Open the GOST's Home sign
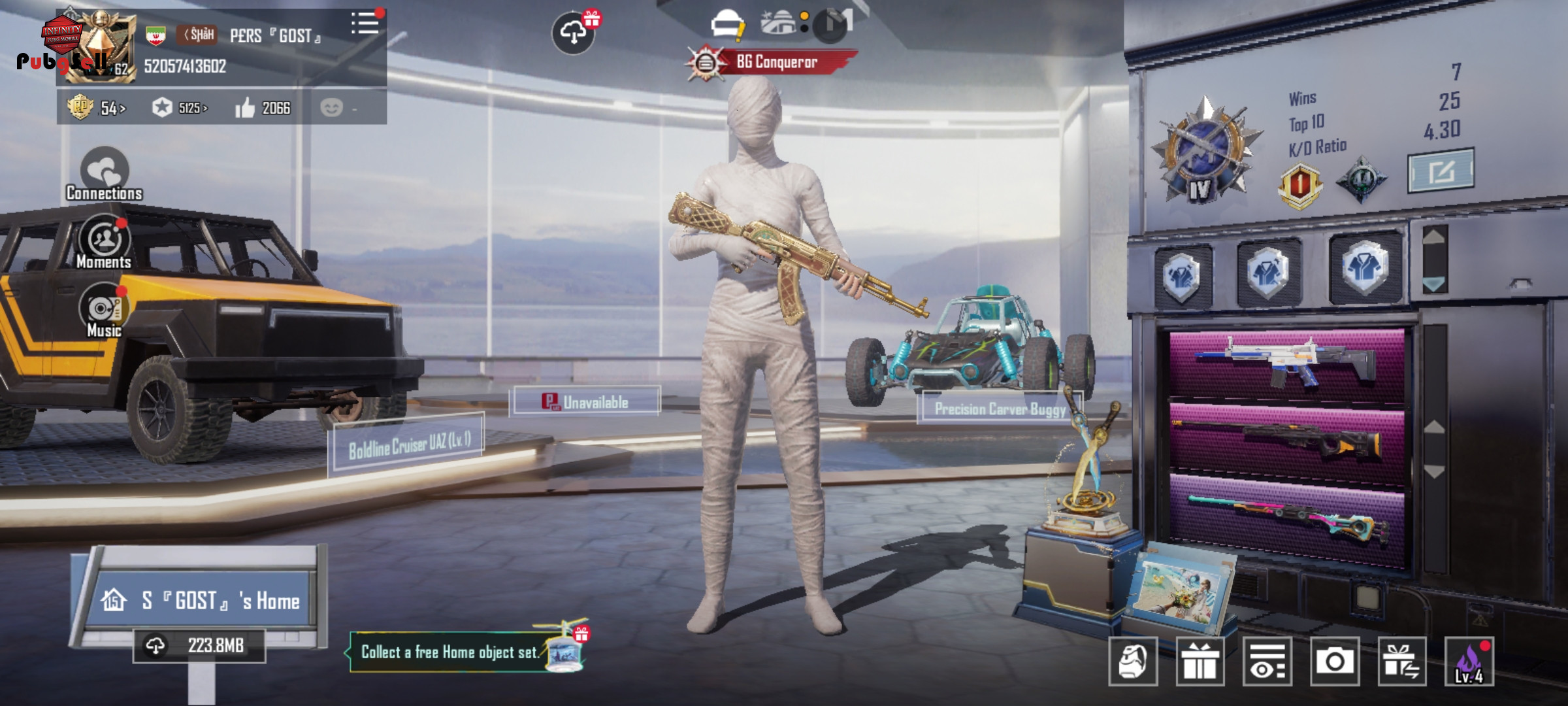The width and height of the screenshot is (1568, 706). click(202, 600)
